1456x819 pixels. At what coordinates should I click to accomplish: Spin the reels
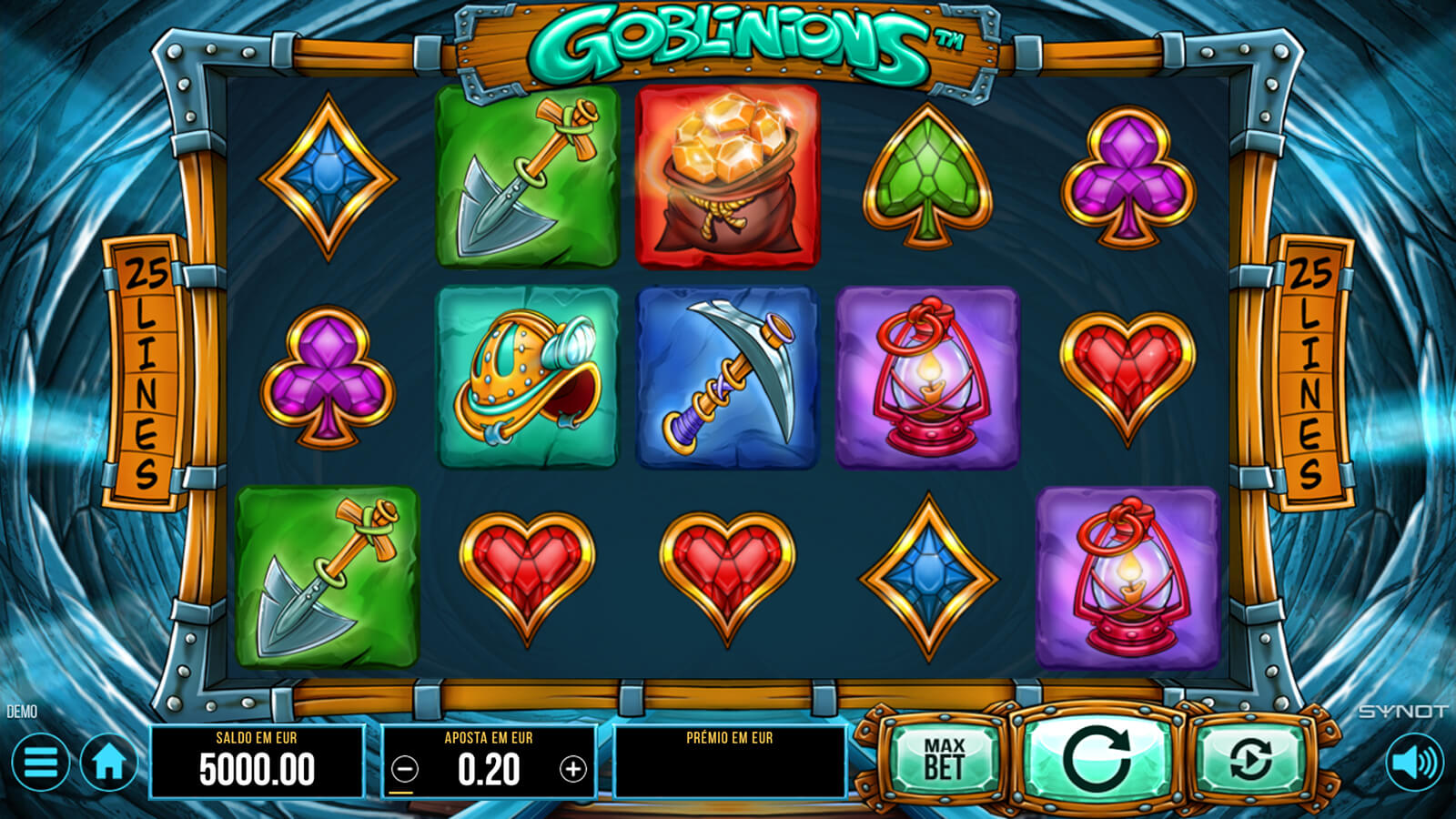pos(1097,759)
